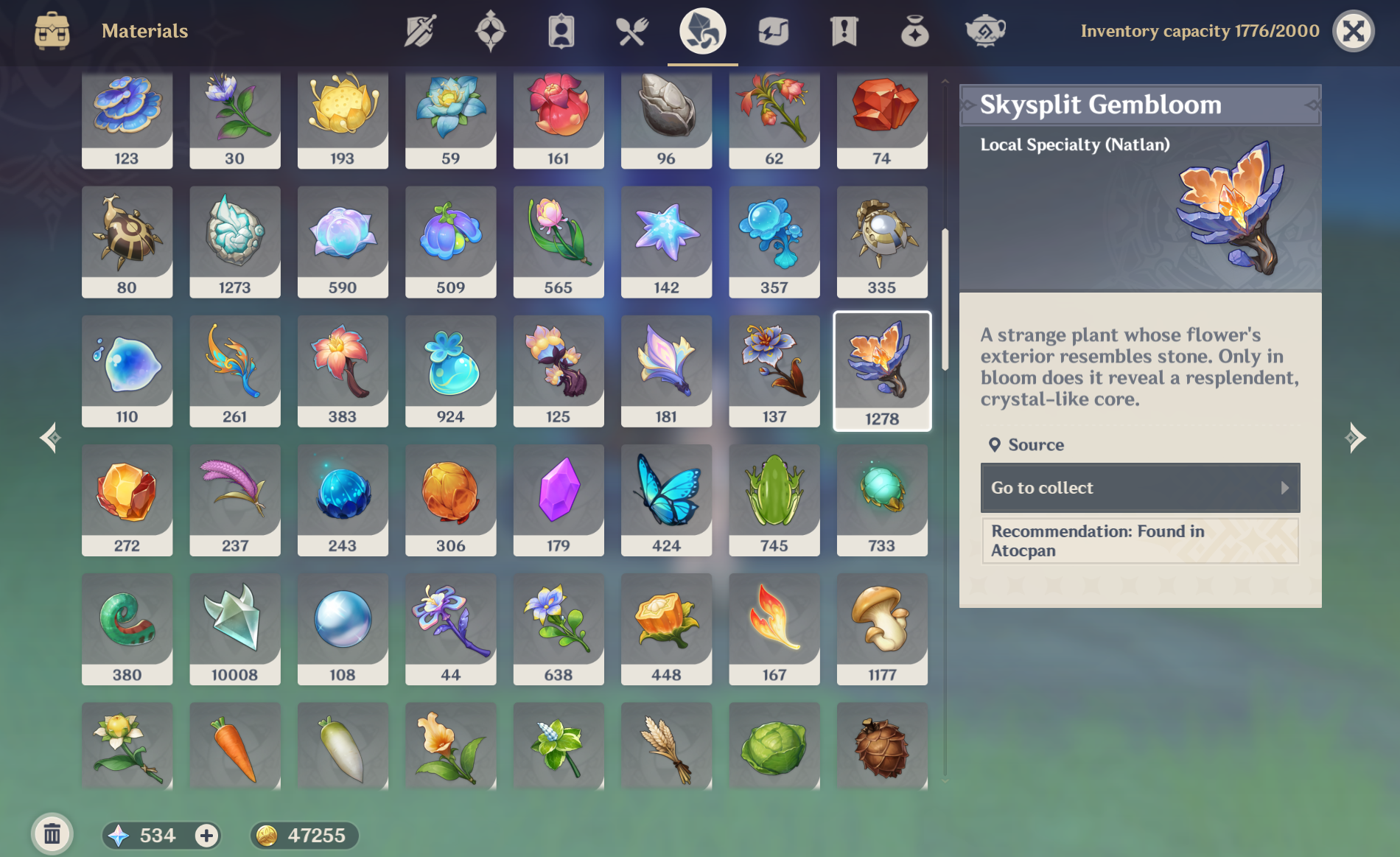Viewport: 1400px width, 857px height.
Task: Click the Furnishings teapot icon
Action: tap(985, 31)
